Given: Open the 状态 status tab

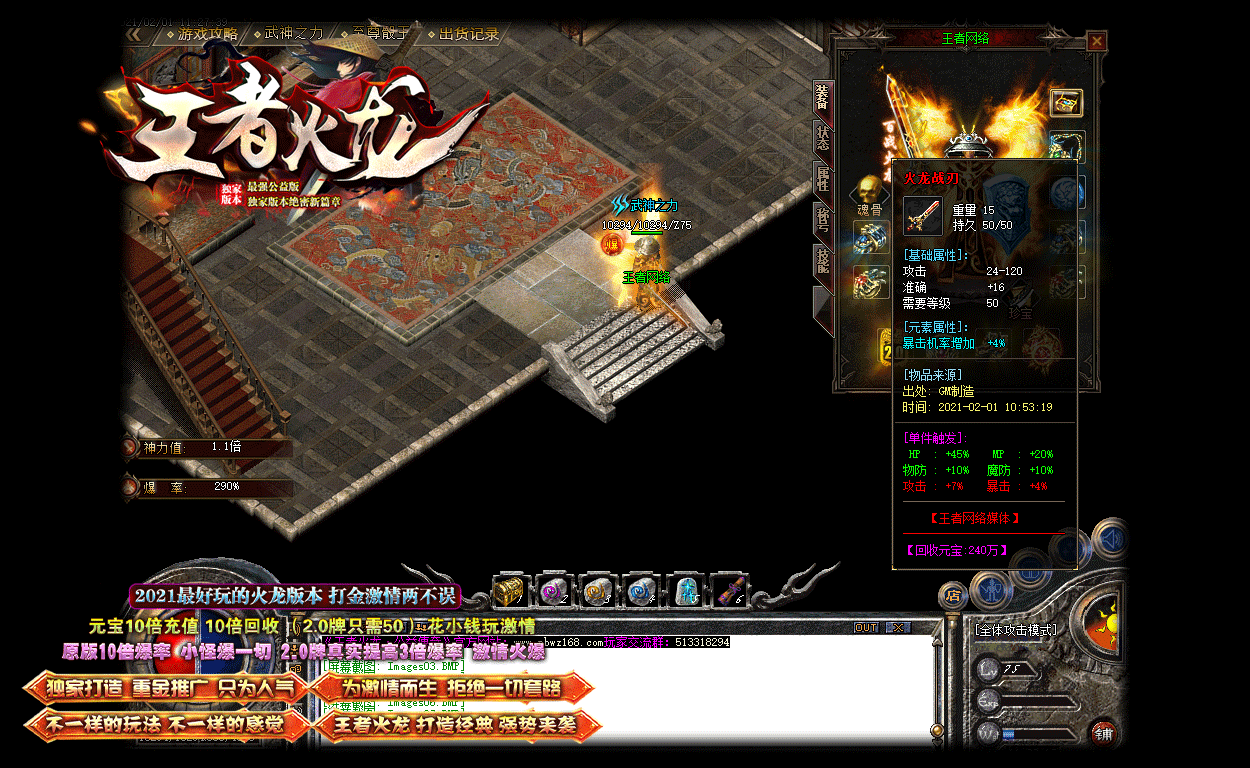Looking at the screenshot, I should tap(822, 139).
